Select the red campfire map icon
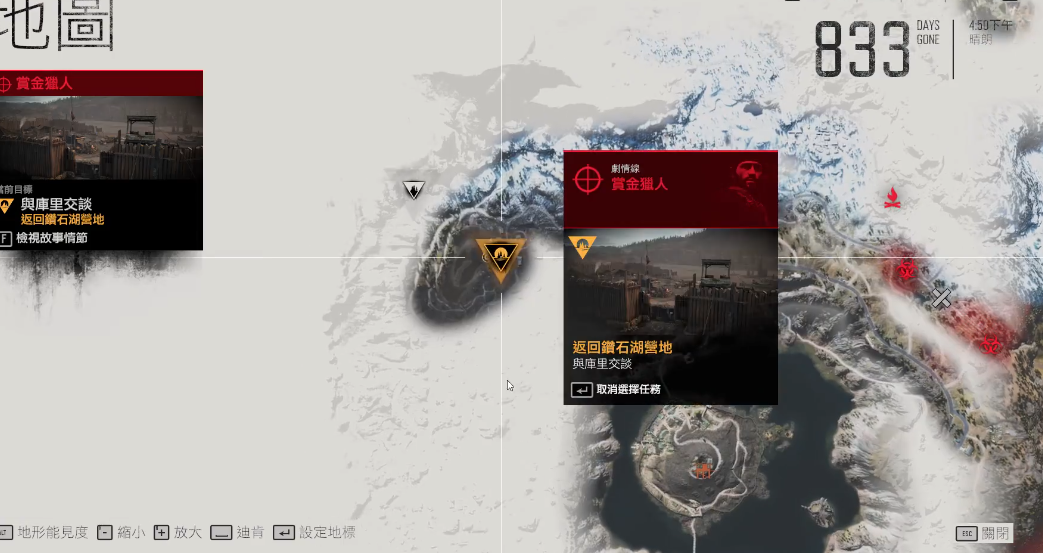This screenshot has height=553, width=1043. 891,197
